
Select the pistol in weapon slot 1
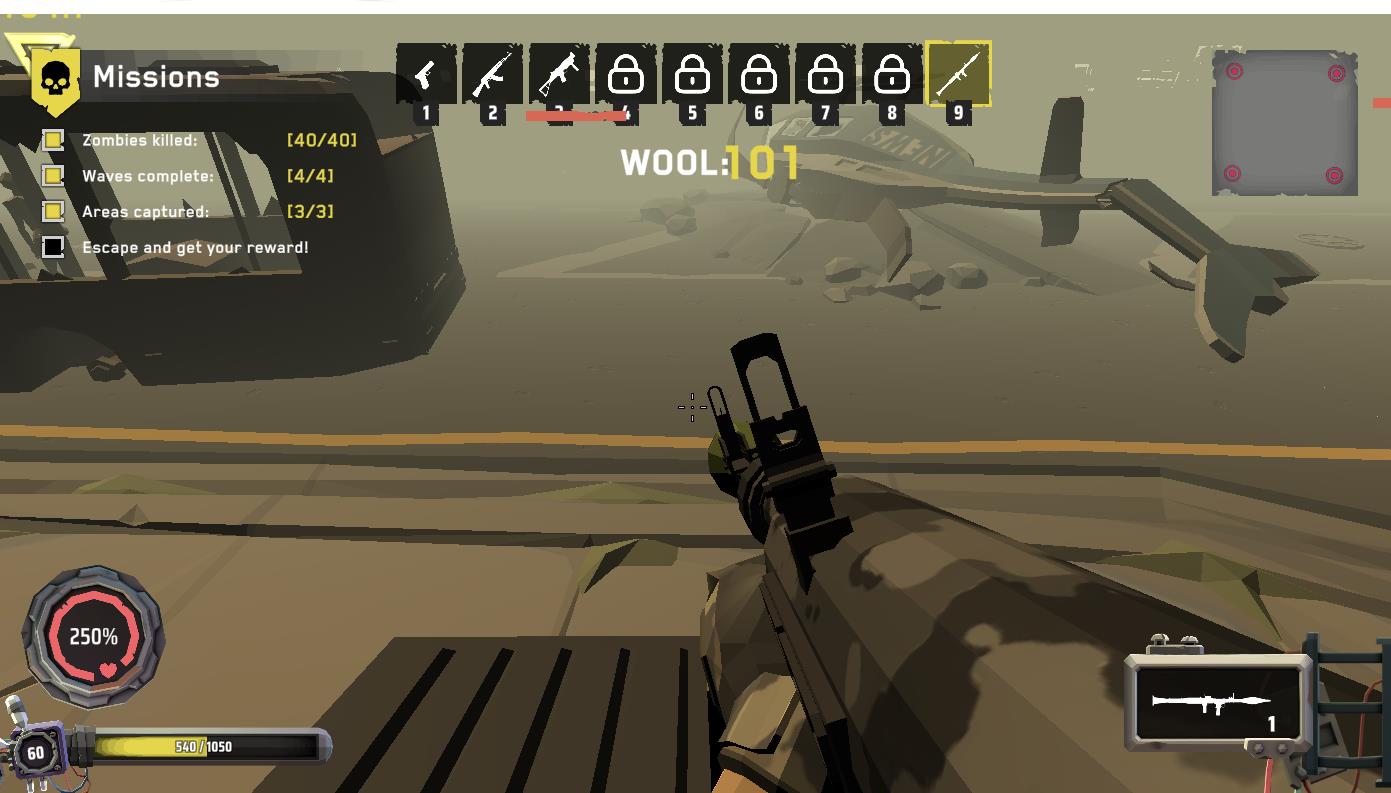coord(426,74)
